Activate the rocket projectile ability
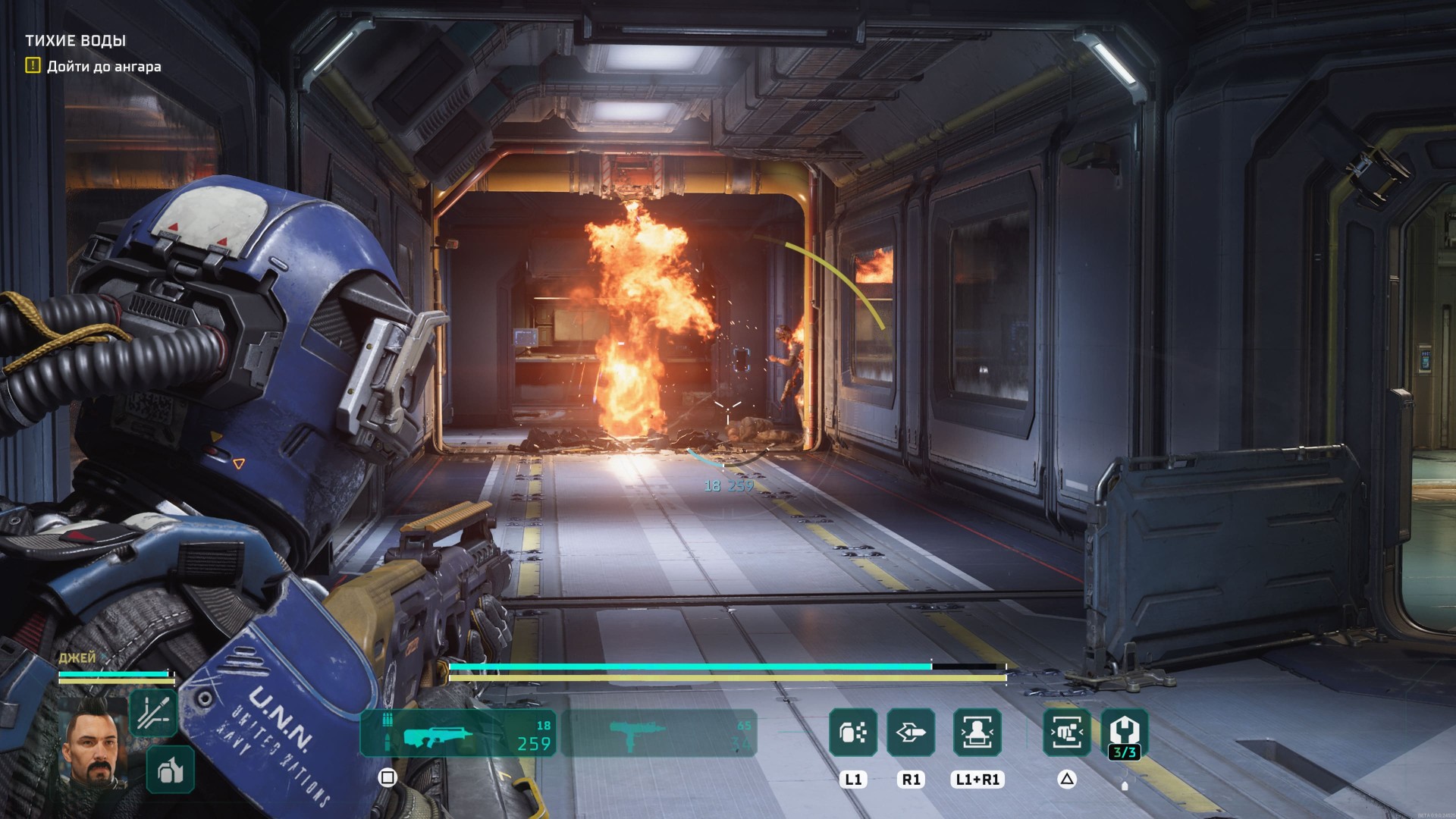 click(x=911, y=733)
